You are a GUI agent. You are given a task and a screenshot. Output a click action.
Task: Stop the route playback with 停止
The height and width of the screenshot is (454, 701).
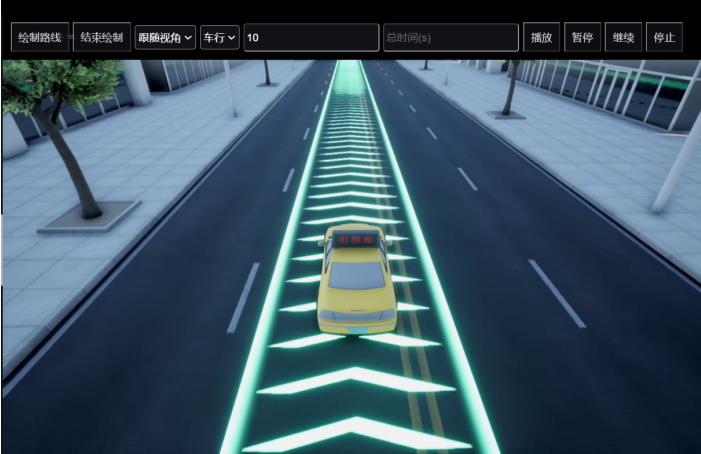(664, 38)
